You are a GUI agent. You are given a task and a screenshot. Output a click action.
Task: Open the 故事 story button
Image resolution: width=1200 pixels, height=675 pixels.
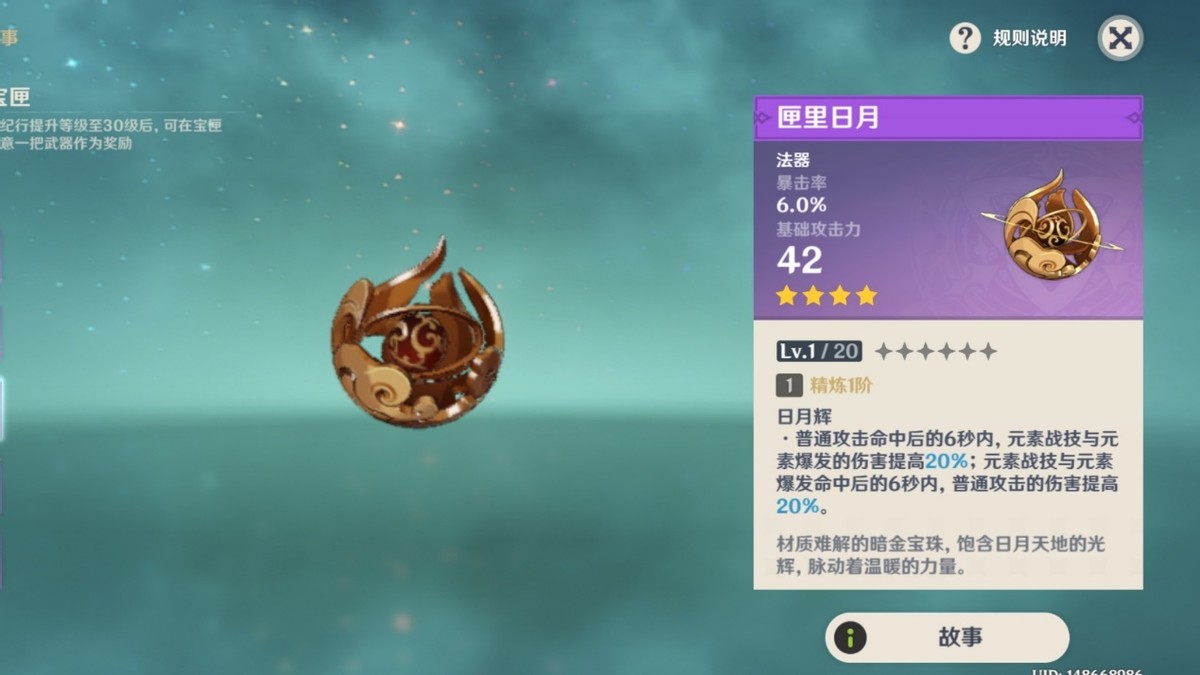946,638
